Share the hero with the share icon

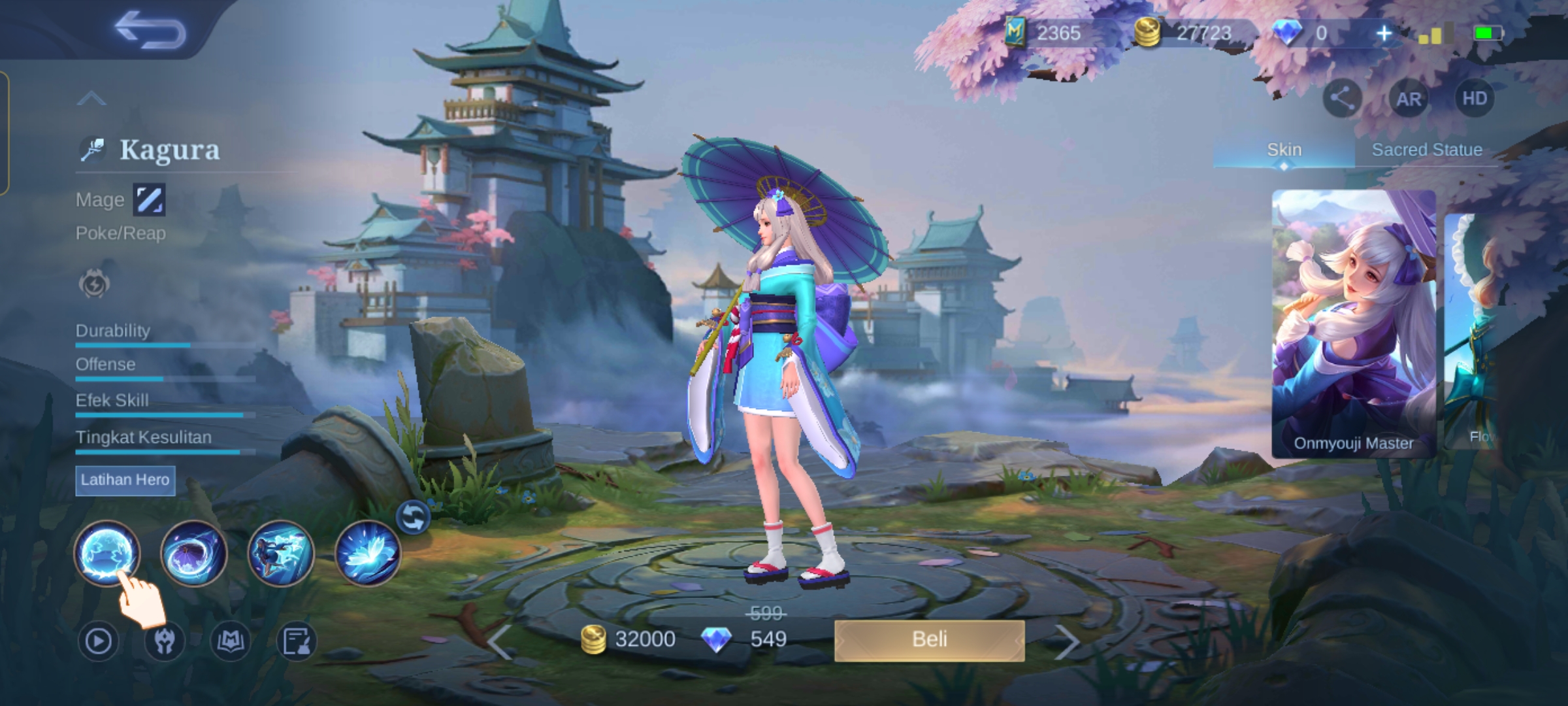click(1342, 99)
